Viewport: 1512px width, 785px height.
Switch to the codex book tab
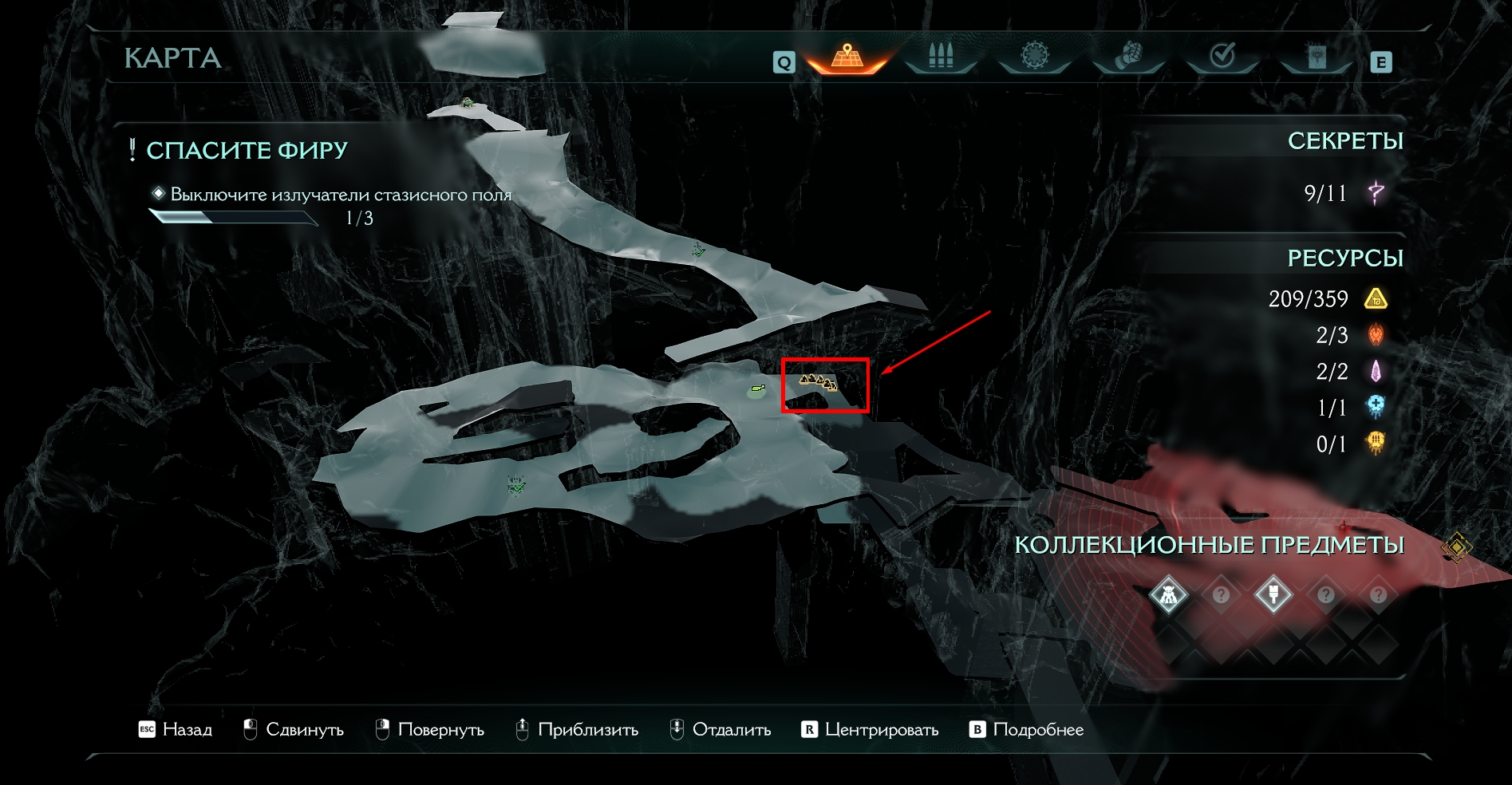tap(1317, 57)
